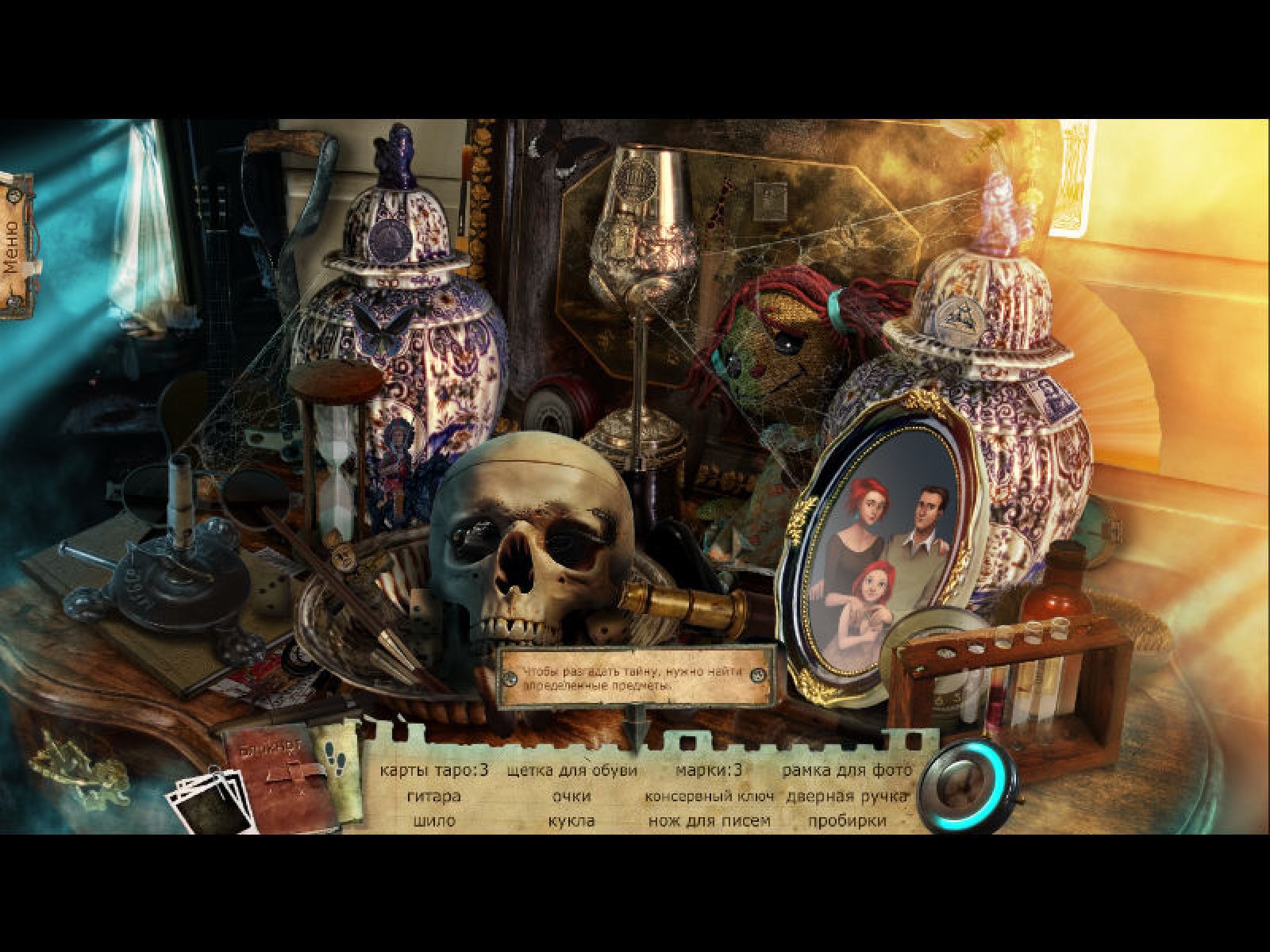Select 'марки:3' in the item list
Viewport: 1270px width, 952px height.
tap(709, 770)
